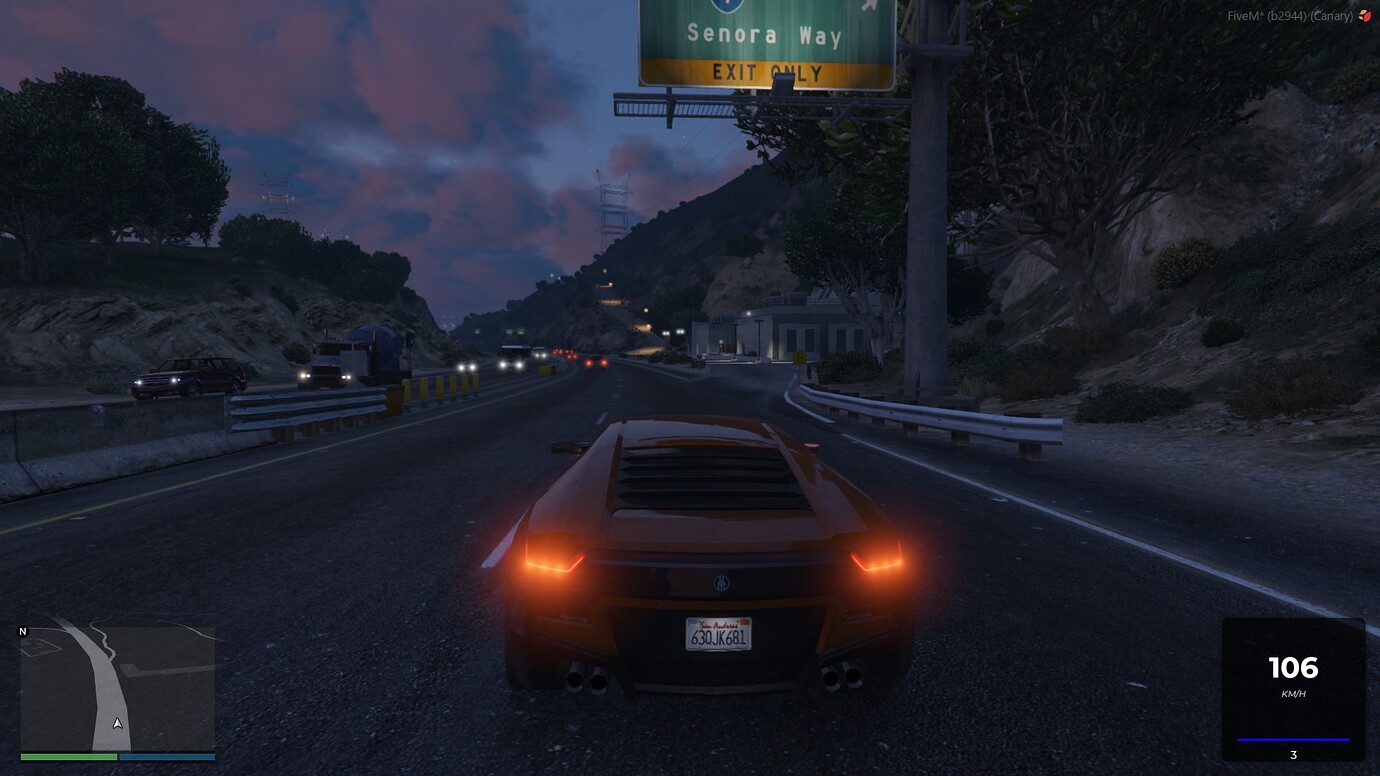The image size is (1380, 776).
Task: Expand the minimap in the corner
Action: 115,690
